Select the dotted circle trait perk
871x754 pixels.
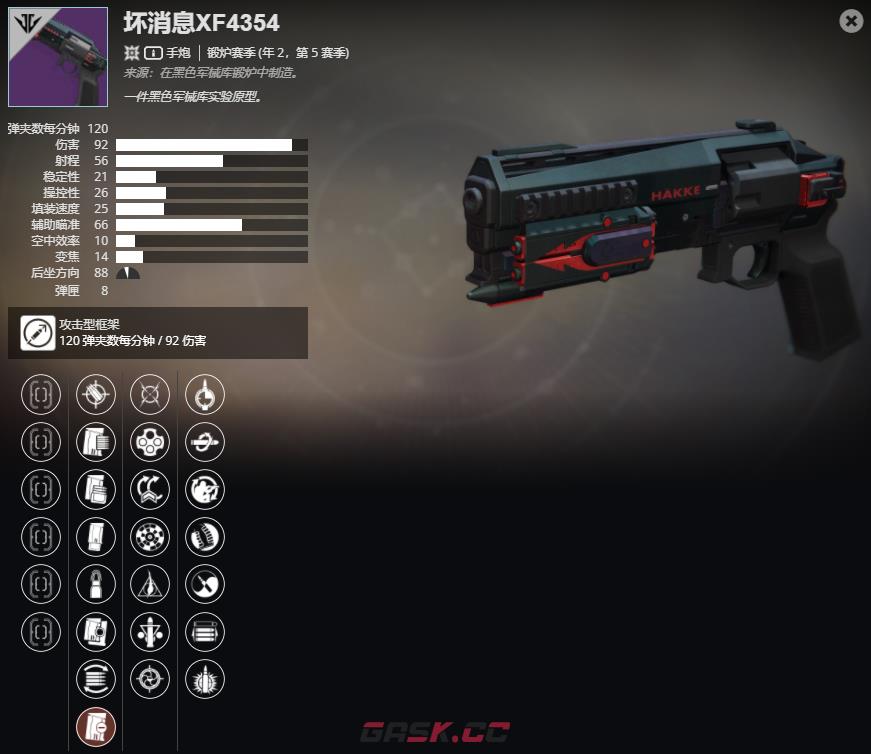click(150, 537)
